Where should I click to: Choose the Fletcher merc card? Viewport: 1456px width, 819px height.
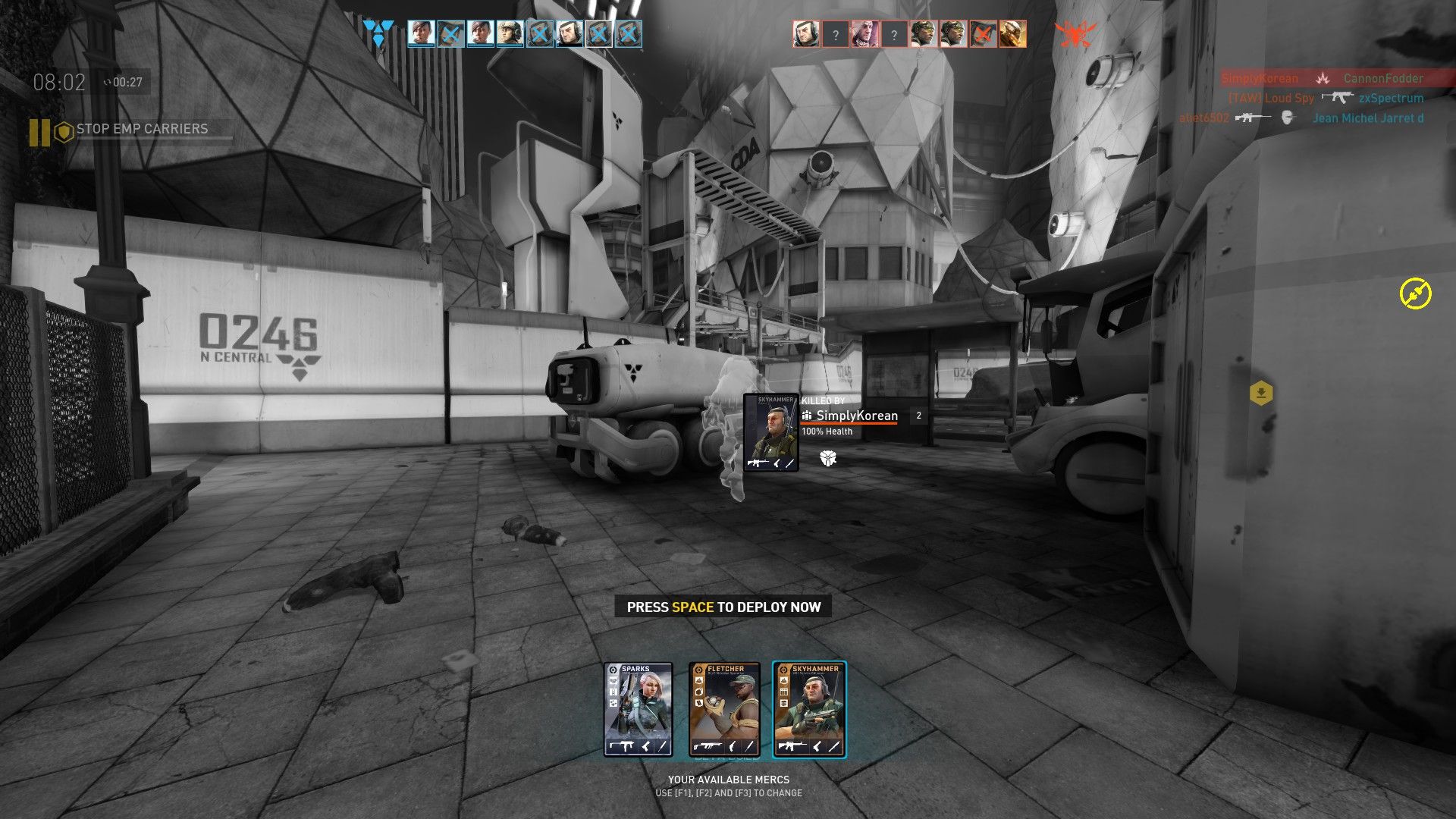[x=723, y=710]
